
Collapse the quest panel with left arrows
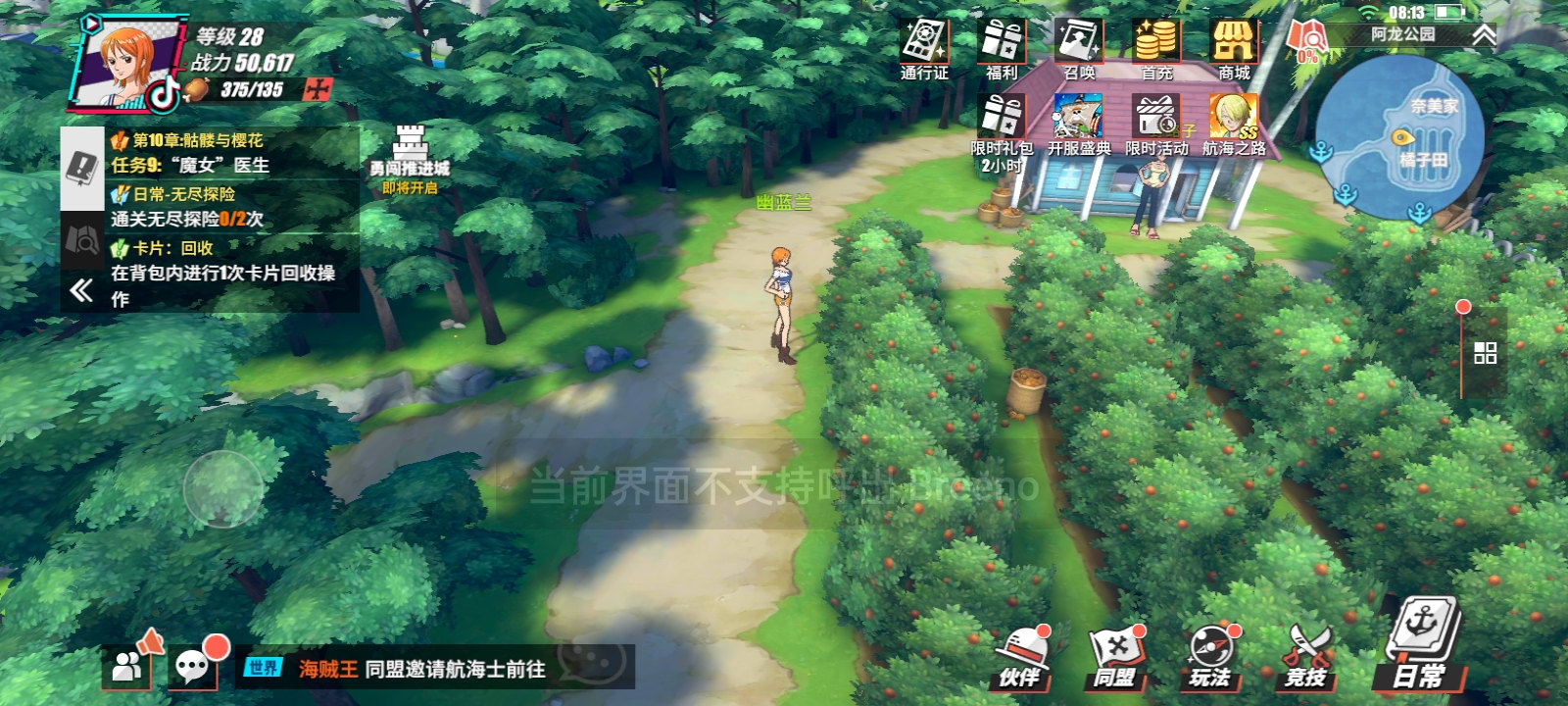click(x=81, y=289)
